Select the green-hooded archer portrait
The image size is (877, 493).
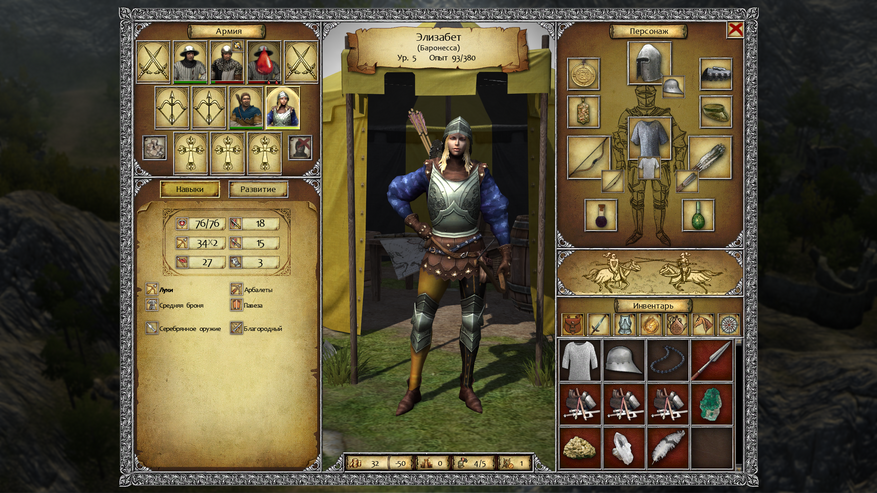pos(246,107)
